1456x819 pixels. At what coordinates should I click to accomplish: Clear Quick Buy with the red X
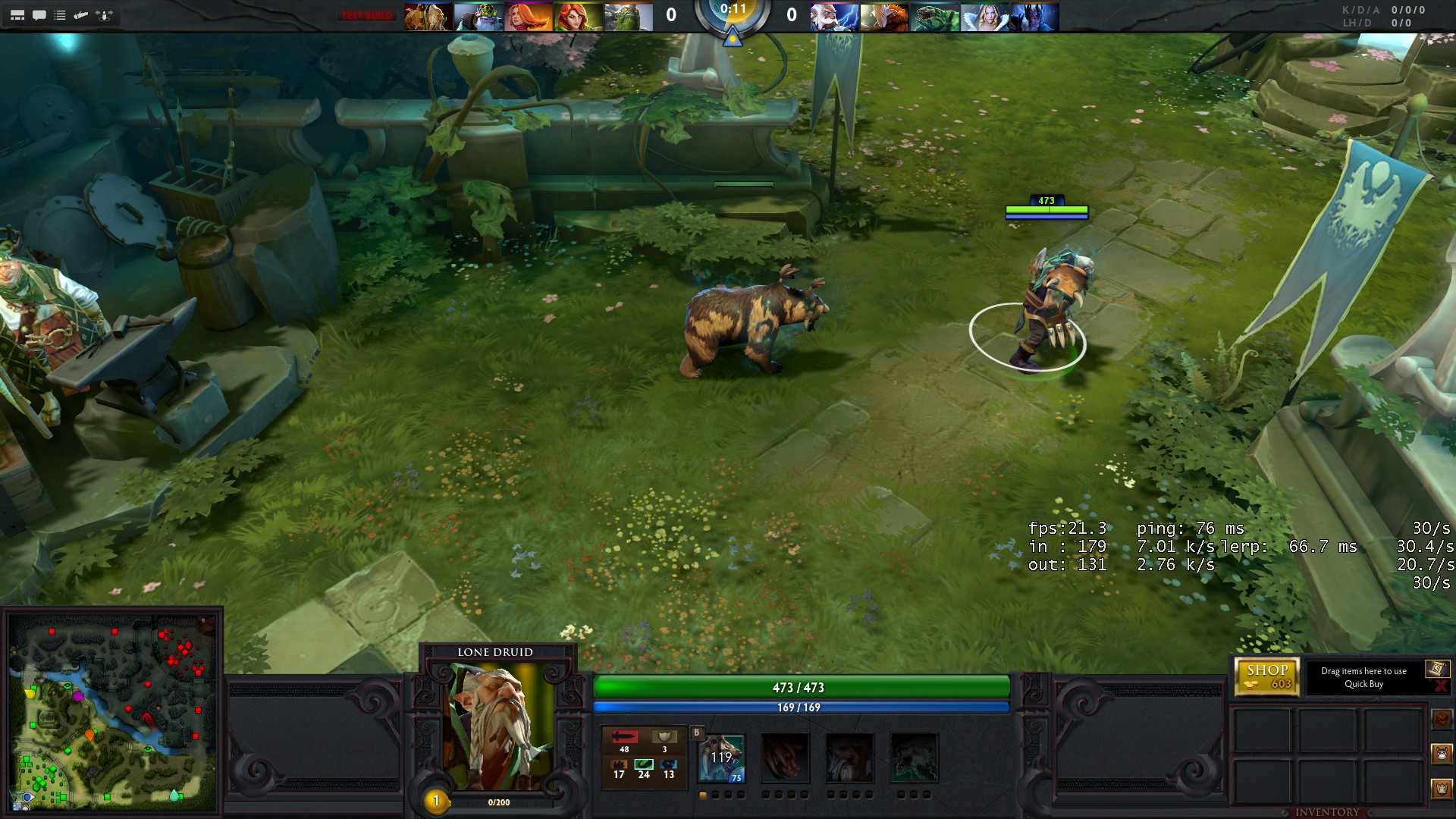pyautogui.click(x=1441, y=686)
